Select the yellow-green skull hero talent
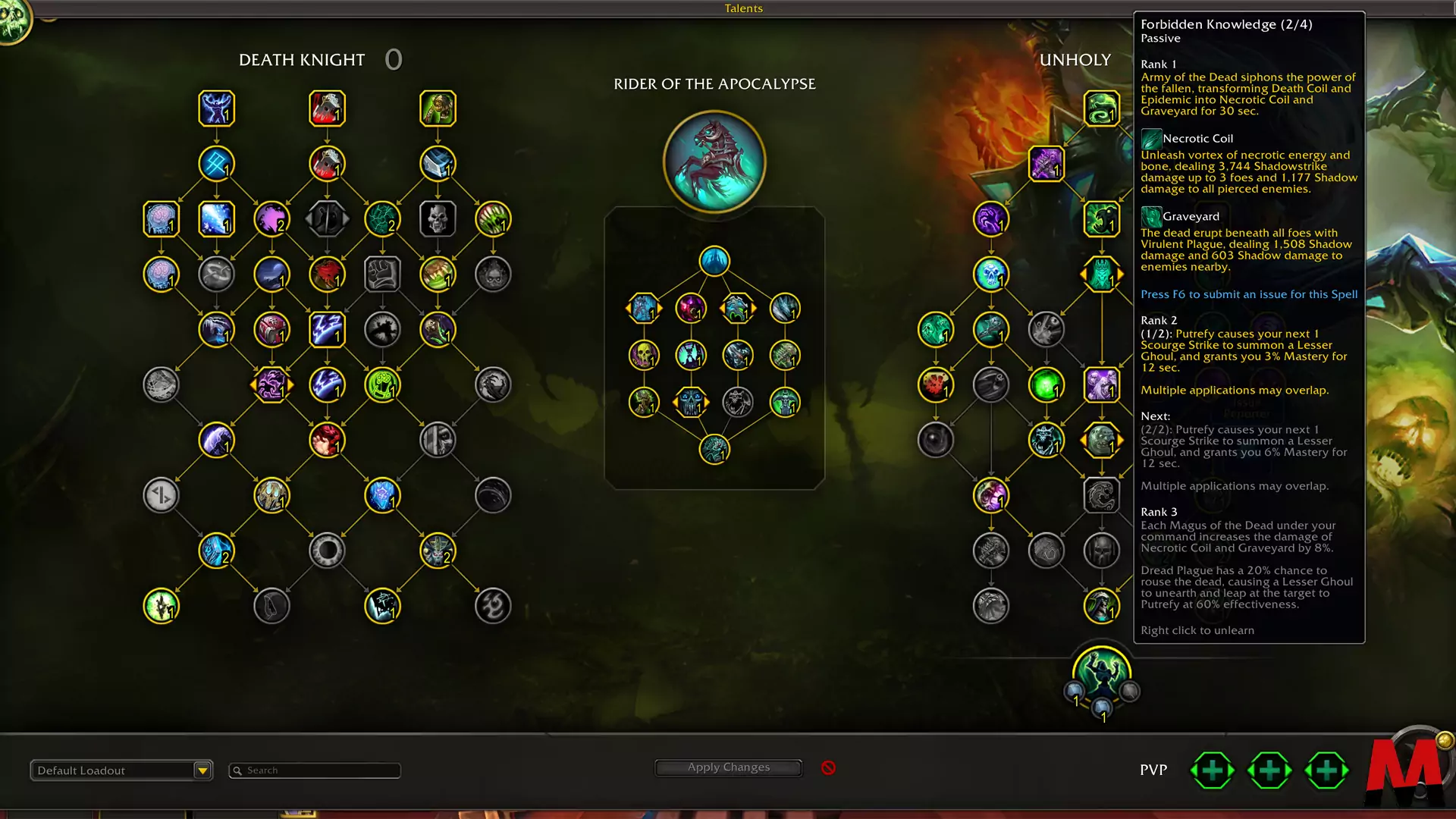 click(644, 355)
